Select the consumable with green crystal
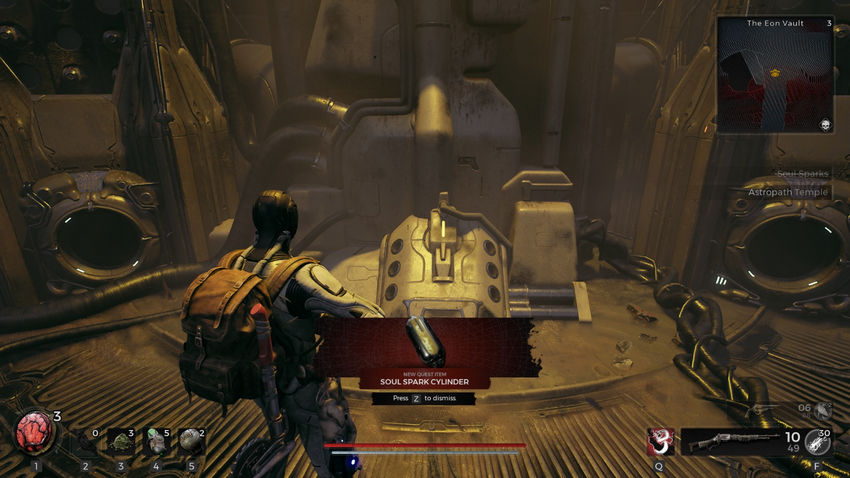850x478 pixels. 155,440
